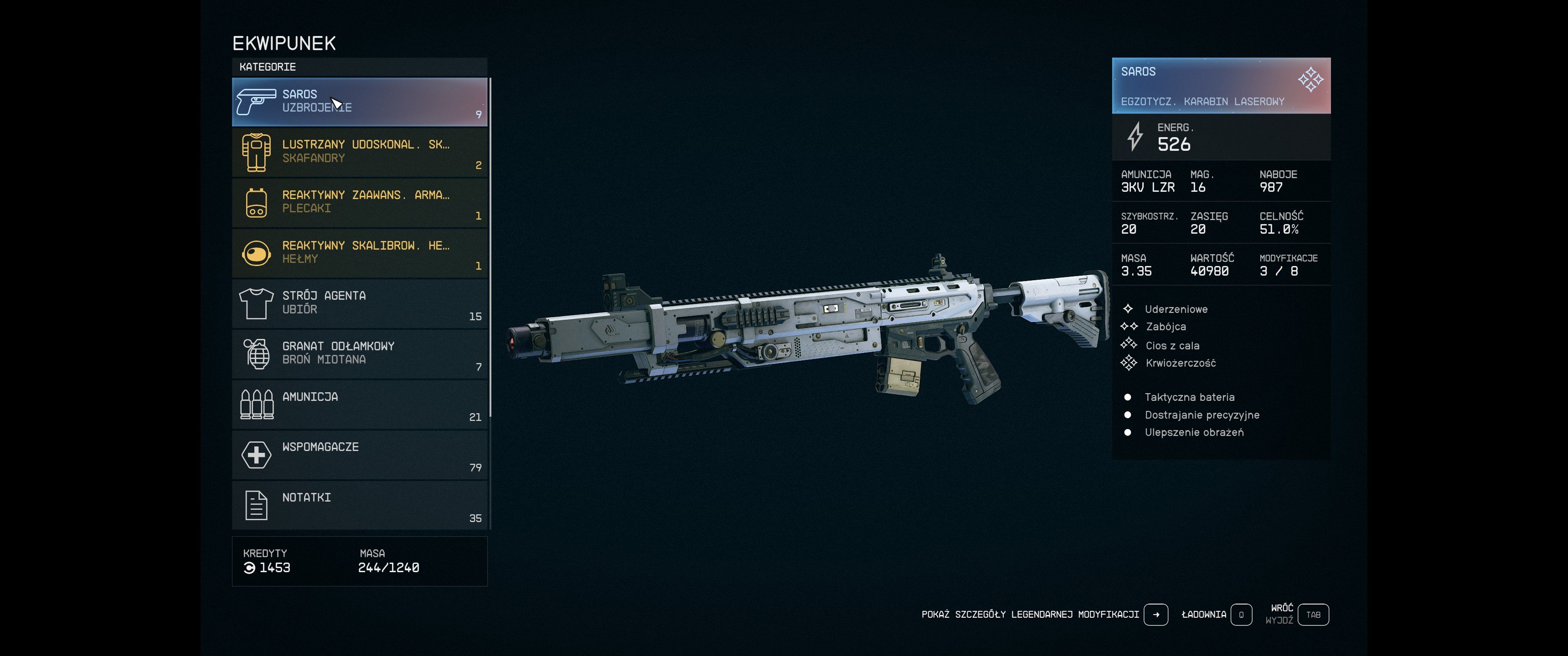Go back with the Wróć button
This screenshot has width=1568, height=656.
point(1313,615)
